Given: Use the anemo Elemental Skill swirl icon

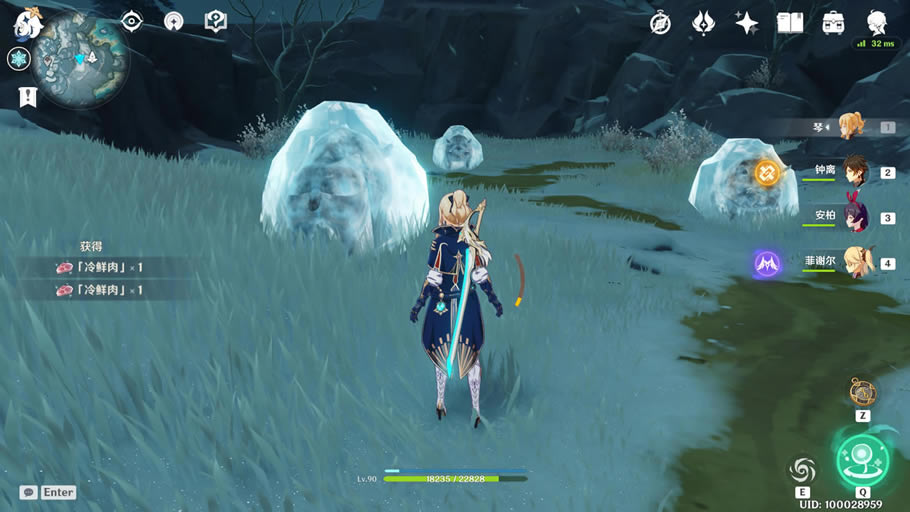Looking at the screenshot, I should [x=802, y=469].
